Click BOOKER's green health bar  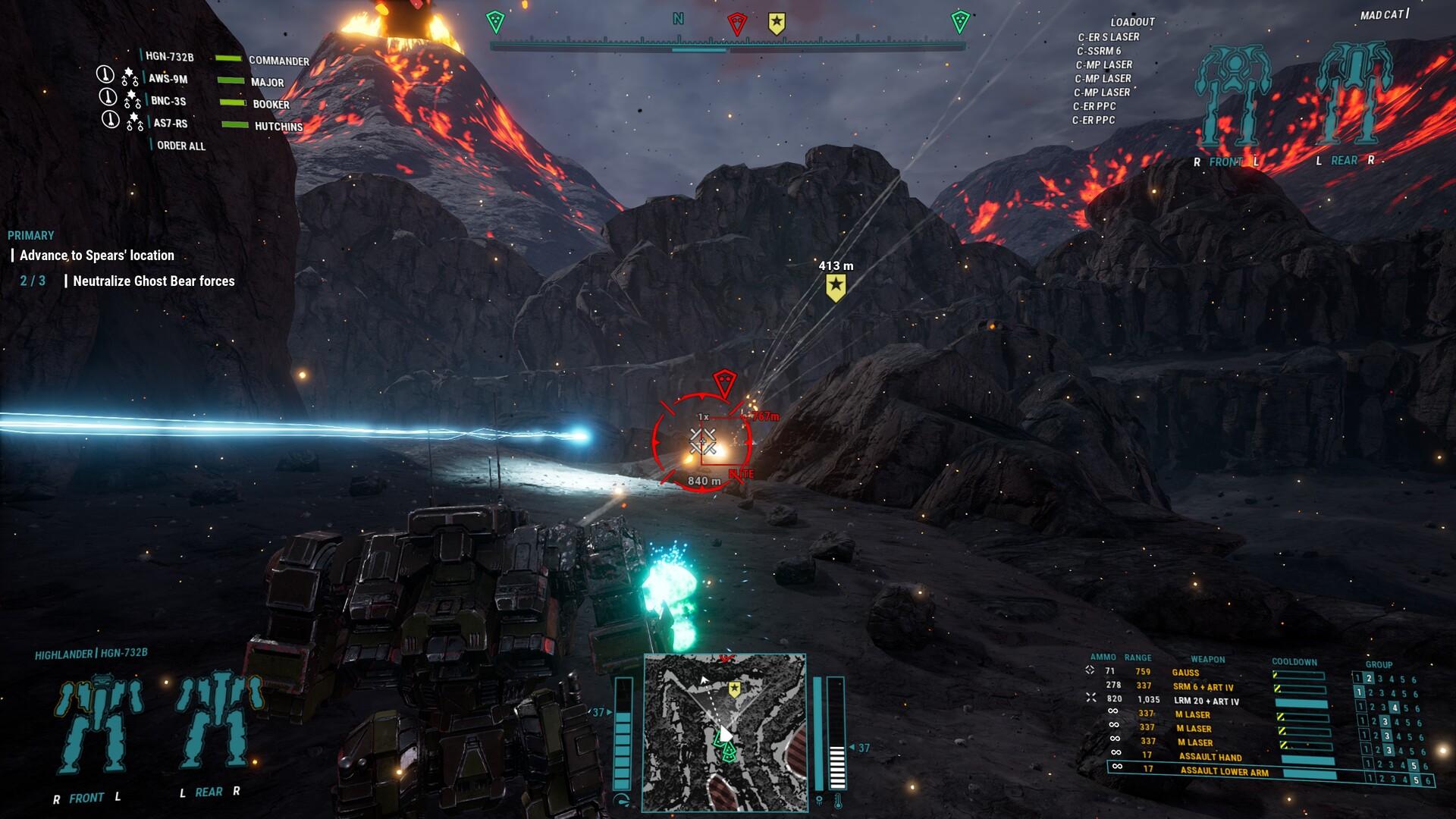point(231,102)
